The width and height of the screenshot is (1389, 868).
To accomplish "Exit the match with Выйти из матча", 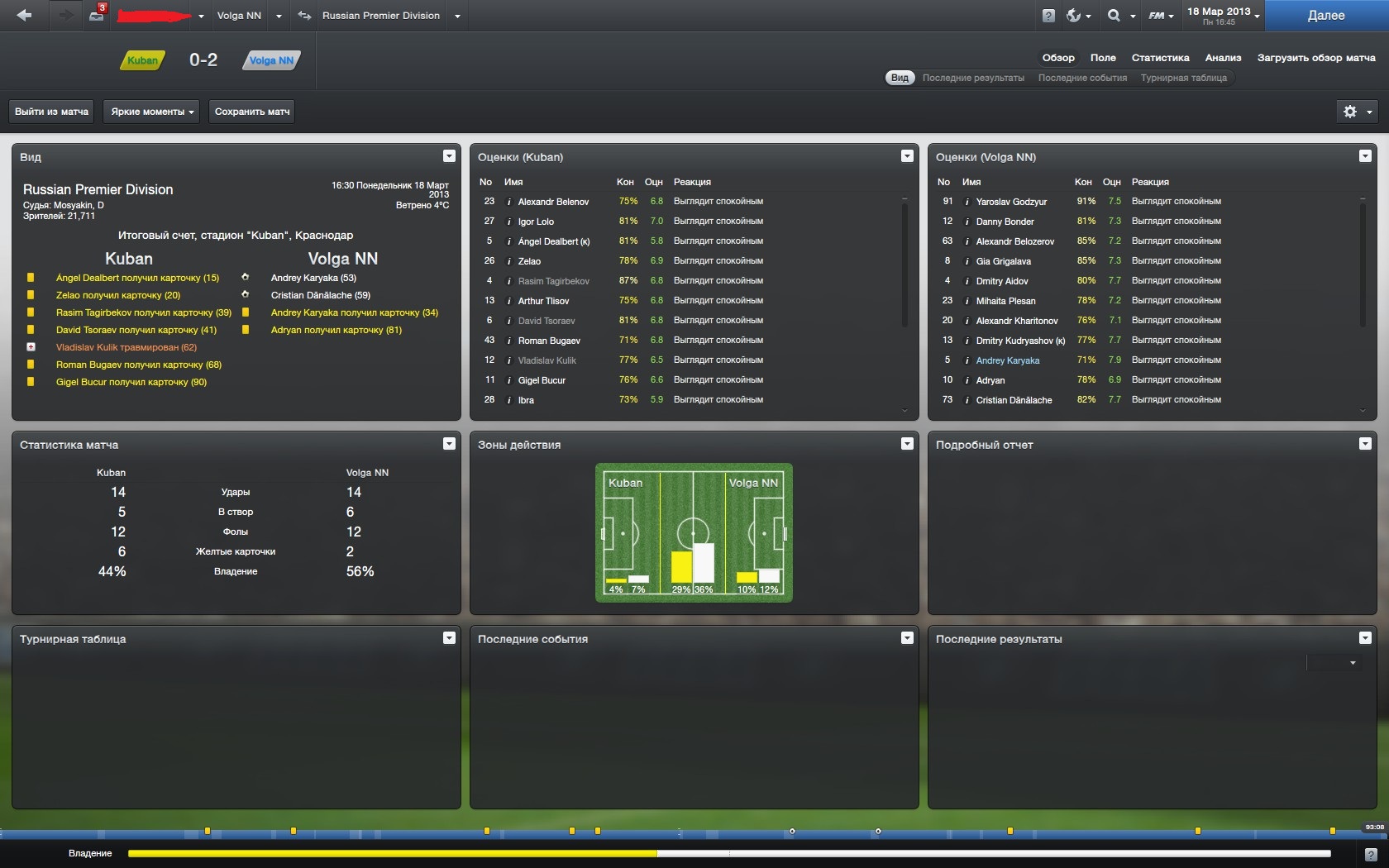I will (x=51, y=112).
